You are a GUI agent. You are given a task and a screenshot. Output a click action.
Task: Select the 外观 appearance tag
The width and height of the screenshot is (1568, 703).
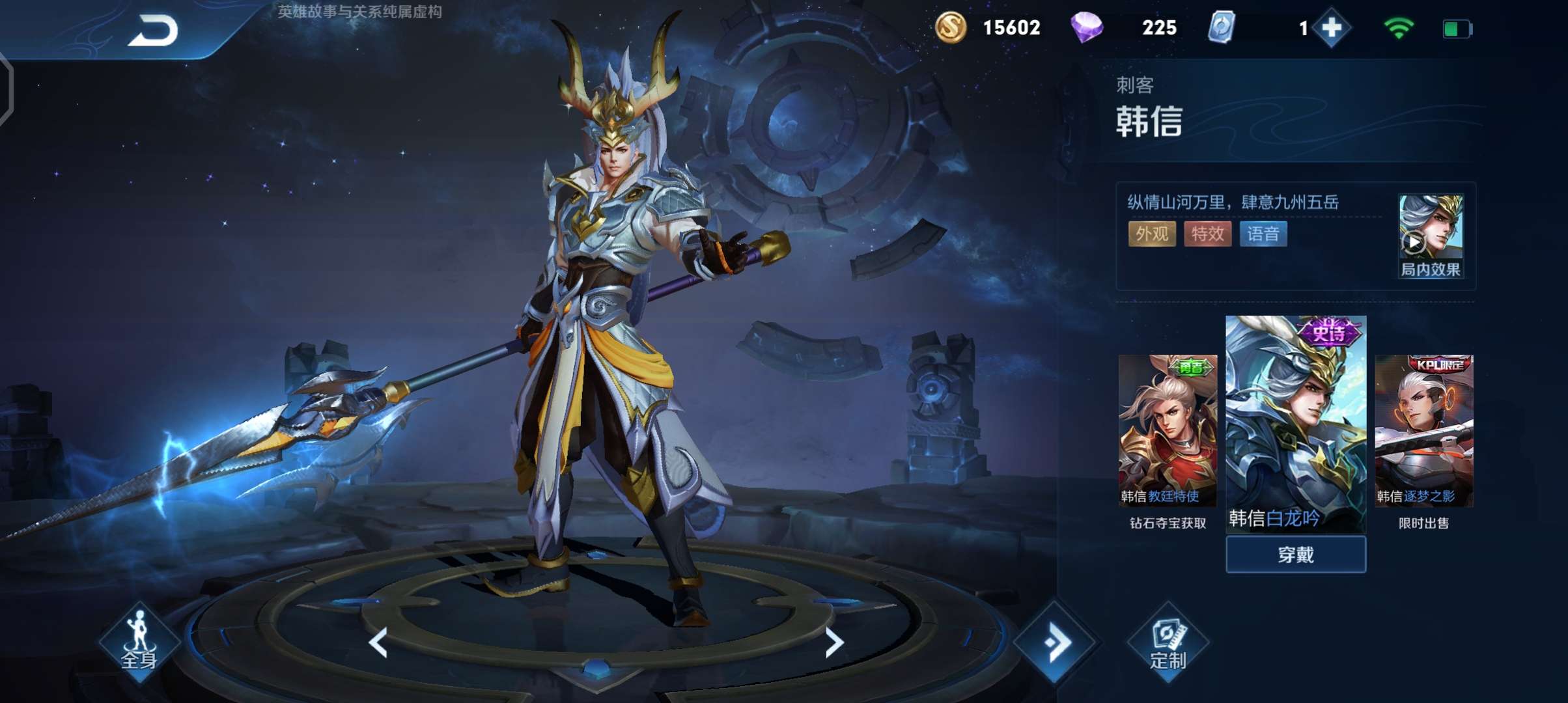(1151, 234)
